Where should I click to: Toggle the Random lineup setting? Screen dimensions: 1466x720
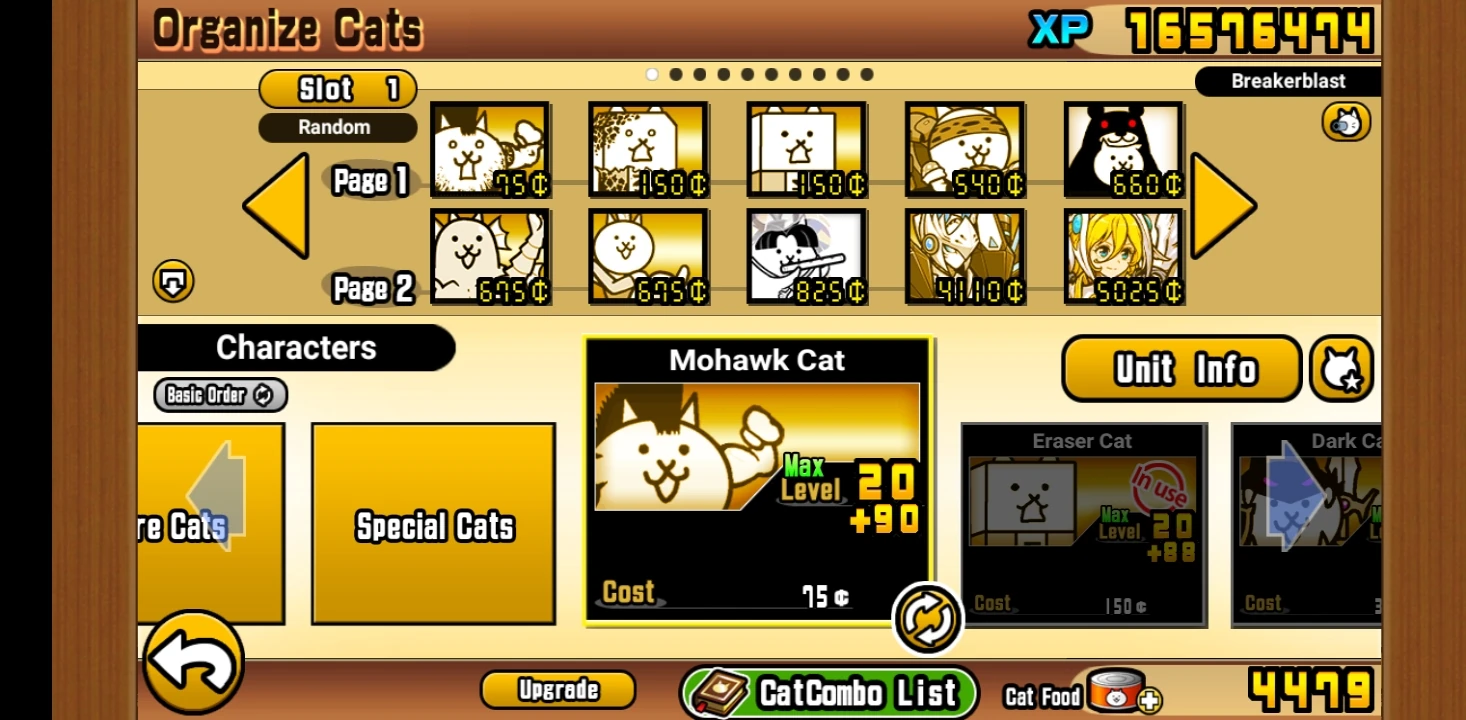click(337, 127)
